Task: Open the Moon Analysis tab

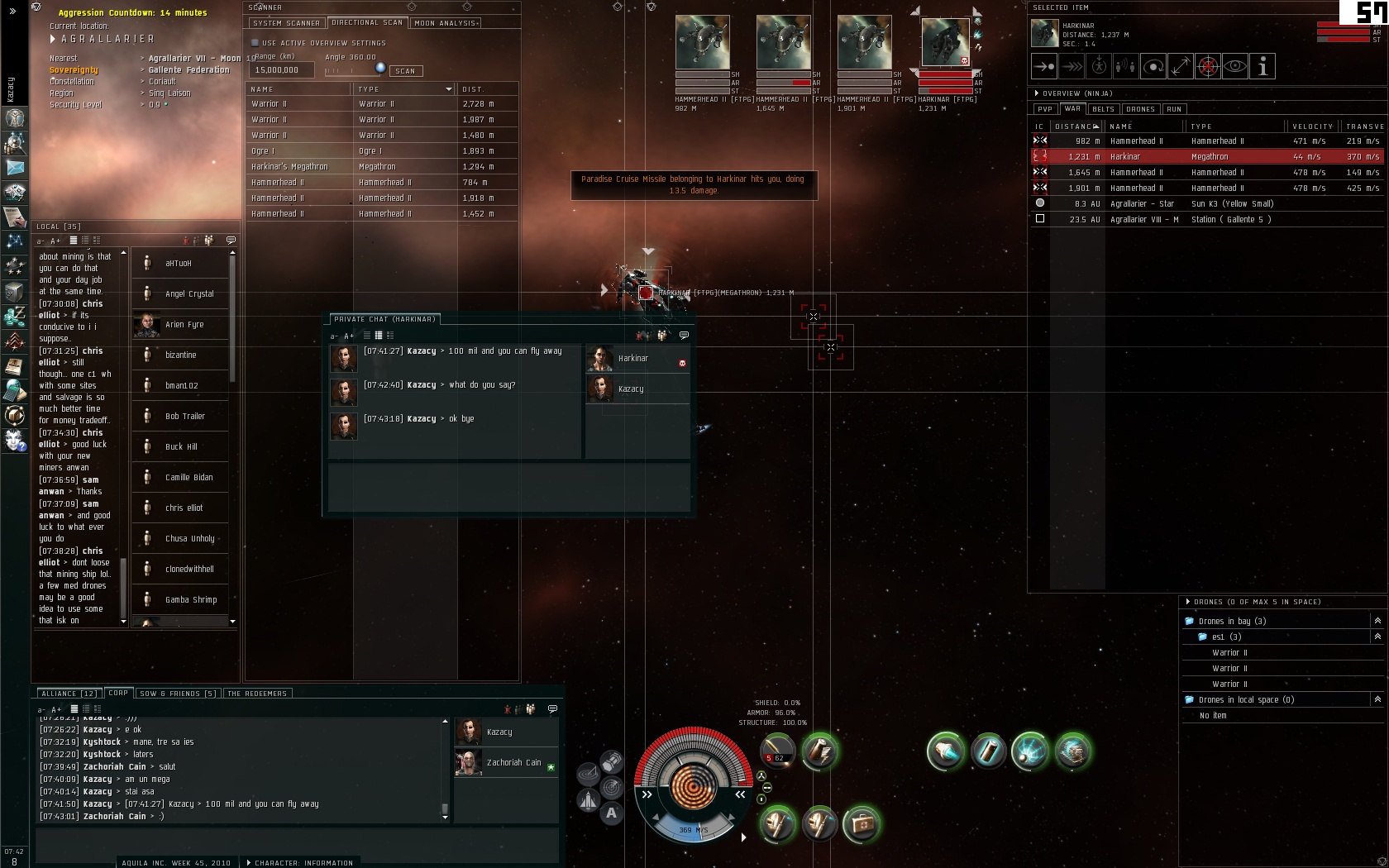Action: tap(445, 23)
